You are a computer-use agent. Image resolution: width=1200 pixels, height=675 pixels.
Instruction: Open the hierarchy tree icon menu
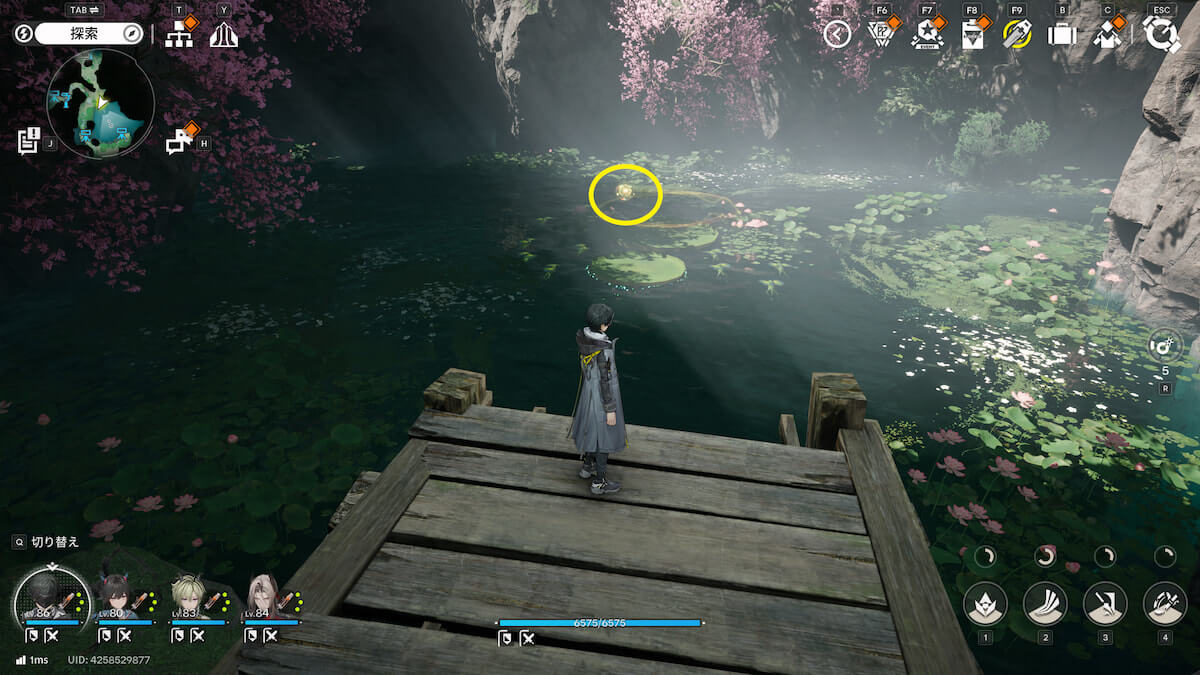pos(179,35)
